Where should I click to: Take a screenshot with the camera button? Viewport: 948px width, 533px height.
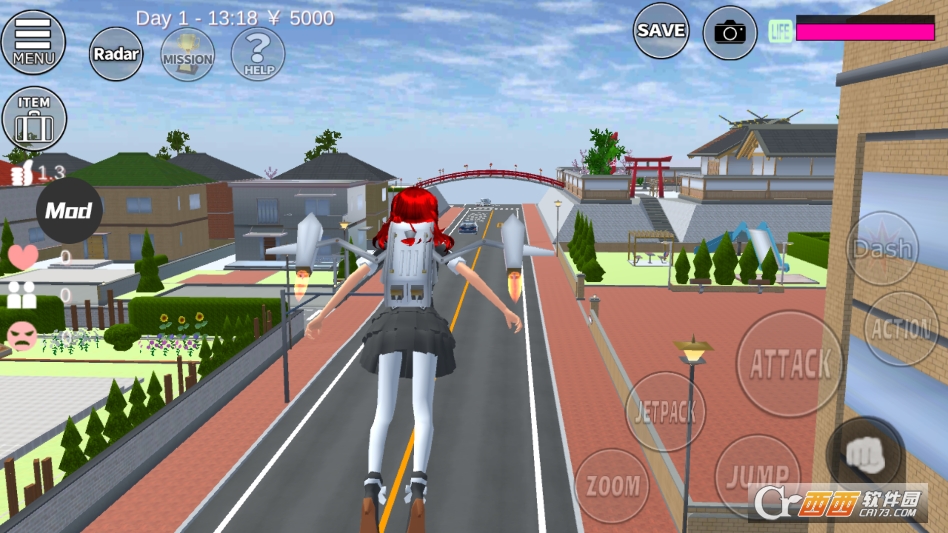730,32
